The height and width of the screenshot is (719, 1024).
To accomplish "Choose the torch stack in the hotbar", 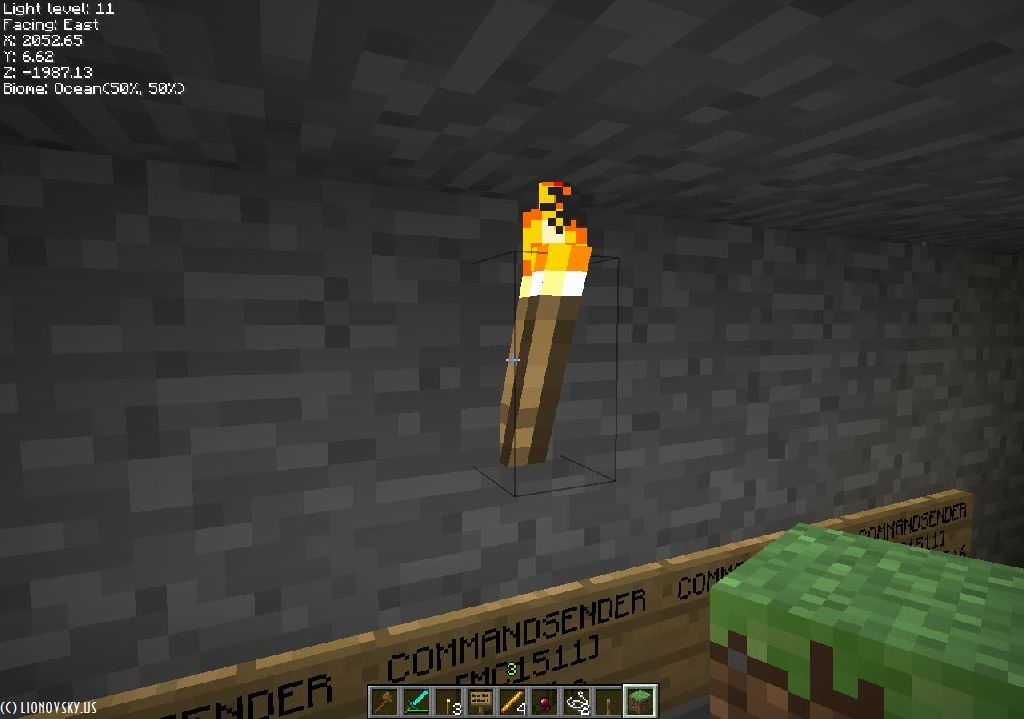I will (448, 702).
